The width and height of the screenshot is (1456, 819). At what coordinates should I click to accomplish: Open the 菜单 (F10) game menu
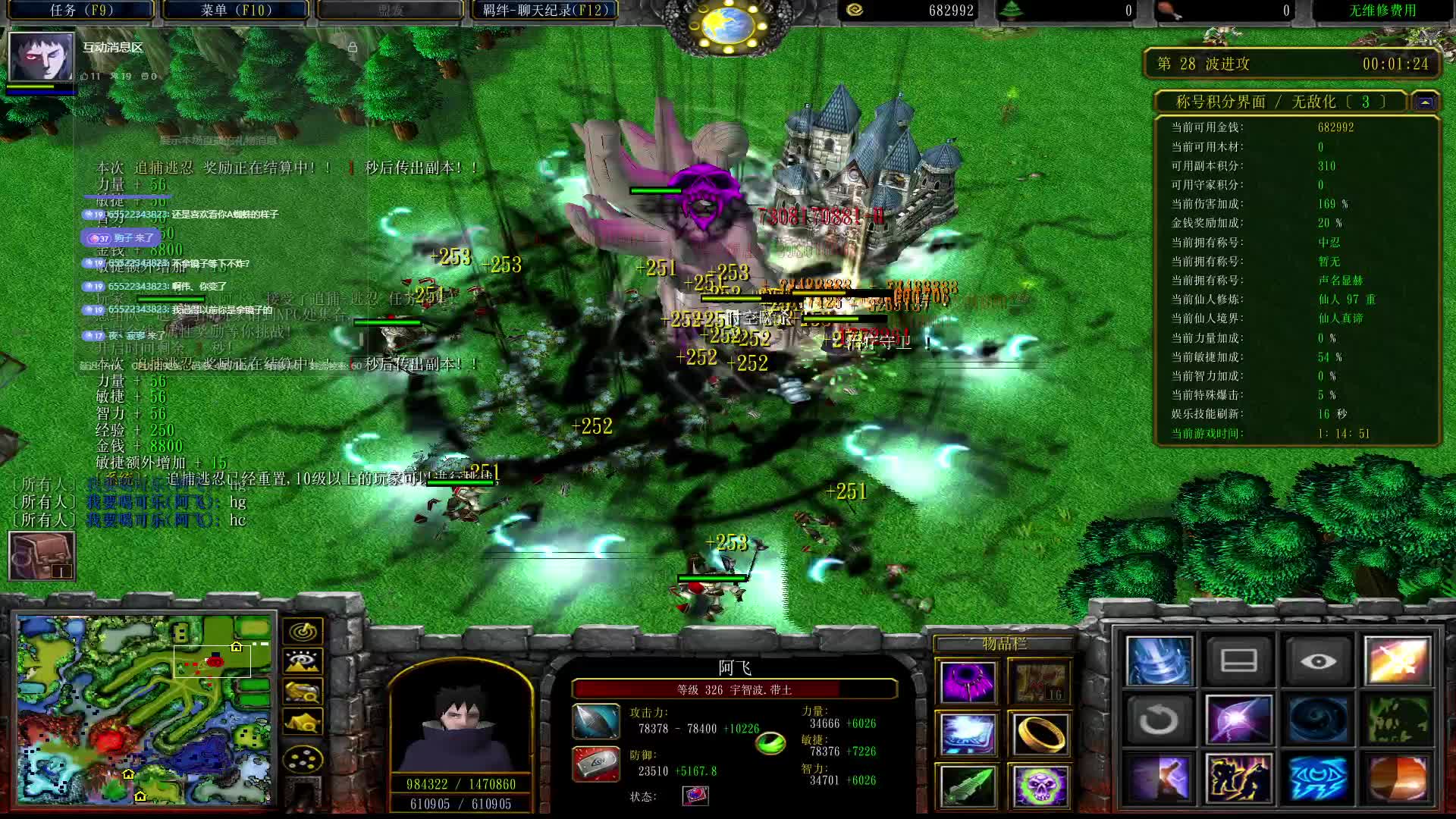[236, 11]
